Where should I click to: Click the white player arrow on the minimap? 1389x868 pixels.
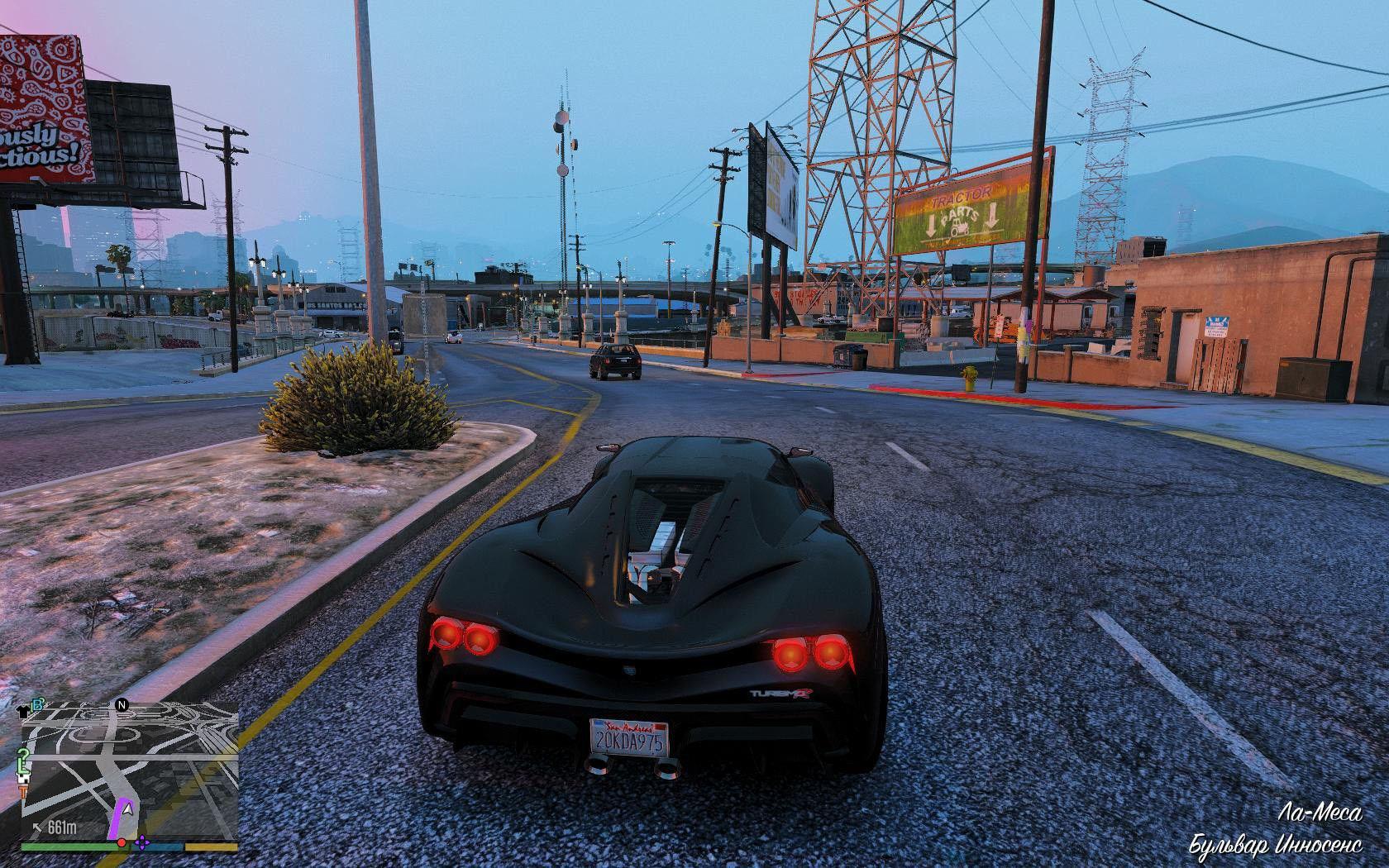[x=127, y=810]
